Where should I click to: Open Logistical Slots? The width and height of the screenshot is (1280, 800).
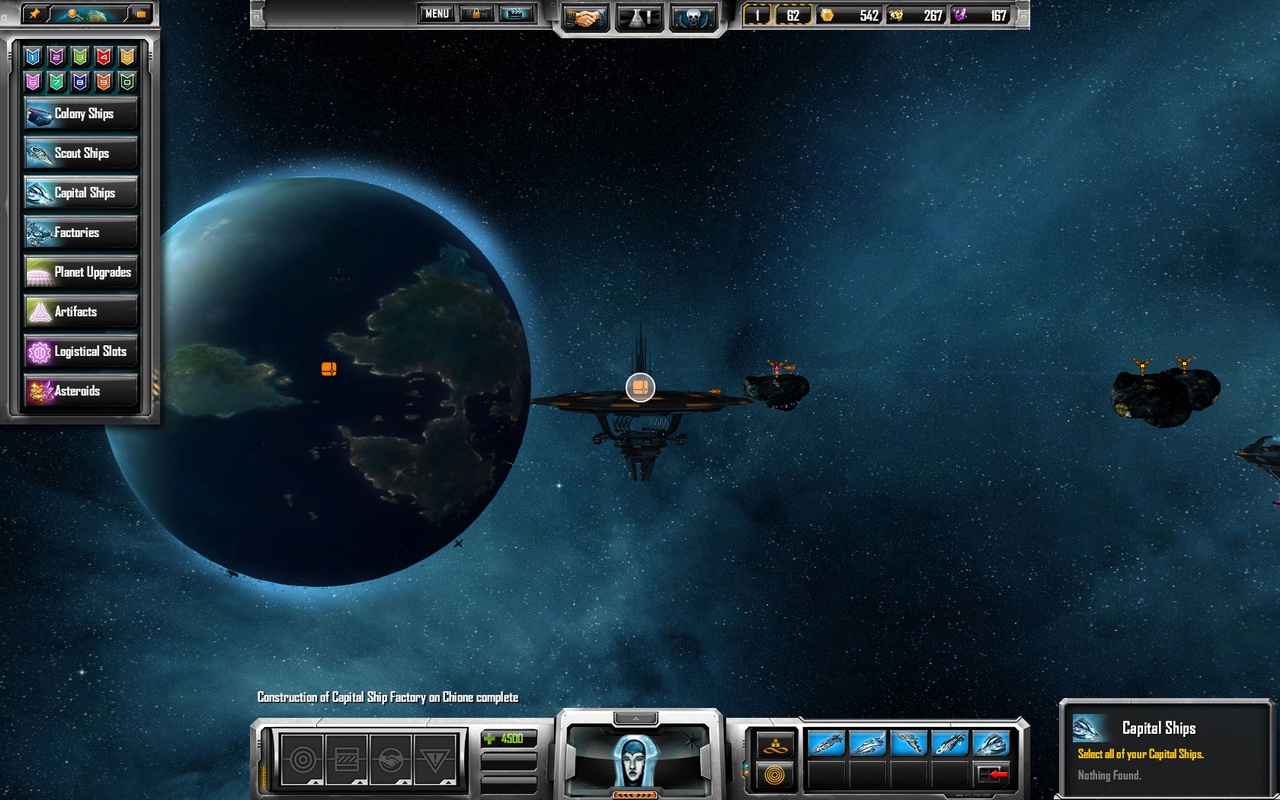click(x=80, y=352)
